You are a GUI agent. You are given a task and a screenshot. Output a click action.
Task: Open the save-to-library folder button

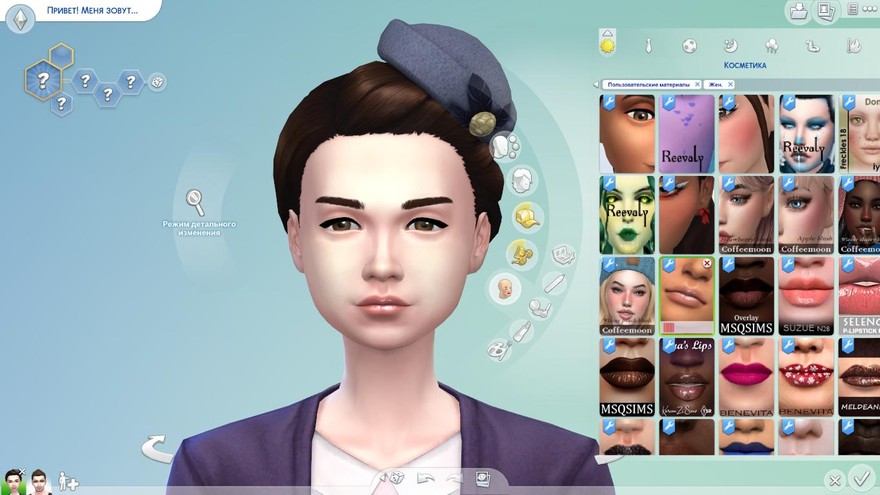click(x=798, y=11)
